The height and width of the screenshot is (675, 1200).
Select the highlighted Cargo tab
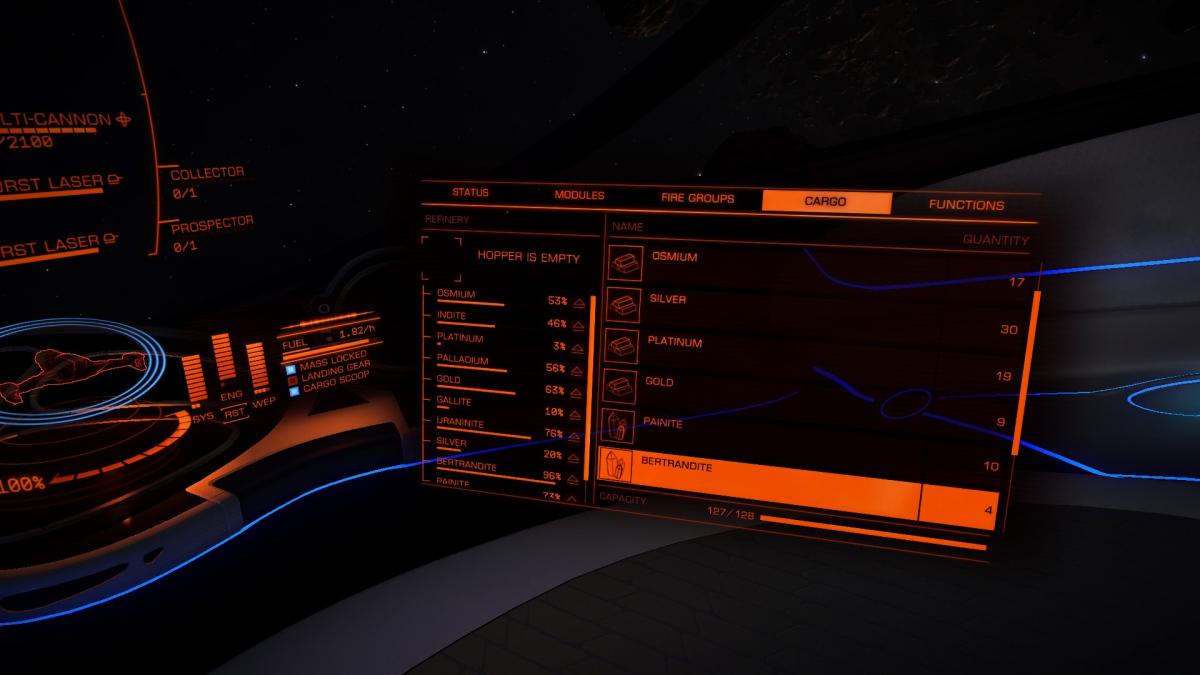coord(825,201)
